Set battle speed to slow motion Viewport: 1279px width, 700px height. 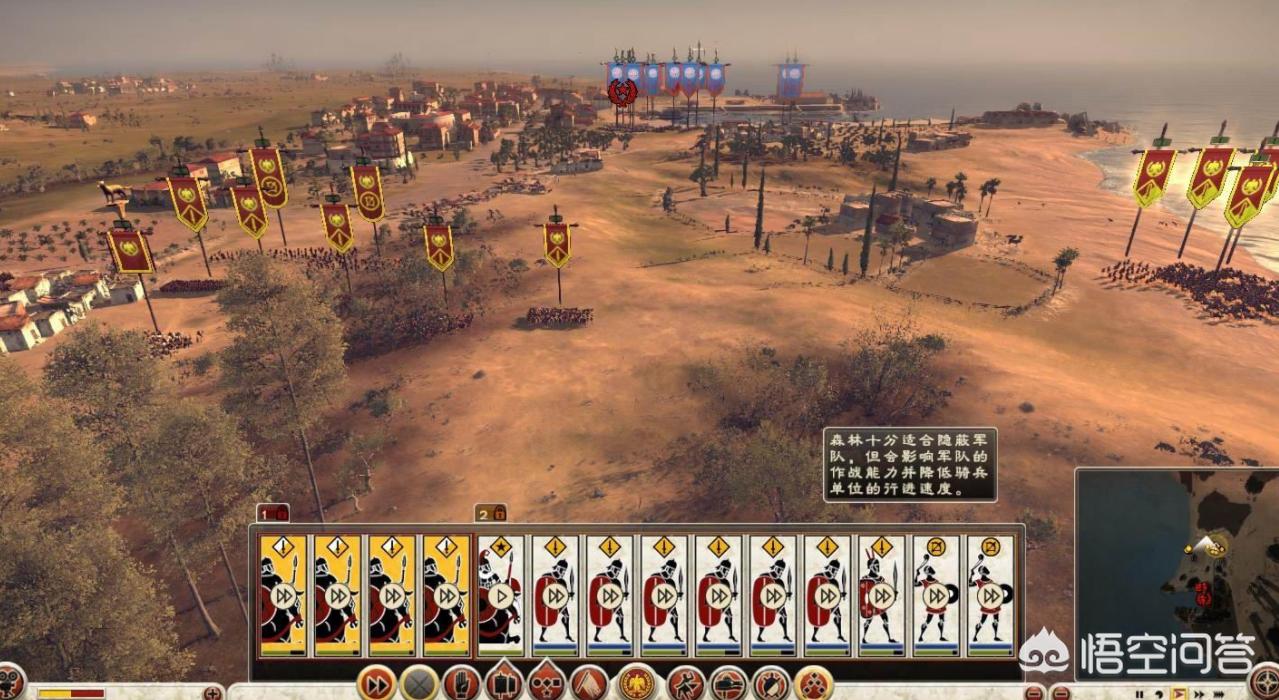pyautogui.click(x=1157, y=692)
